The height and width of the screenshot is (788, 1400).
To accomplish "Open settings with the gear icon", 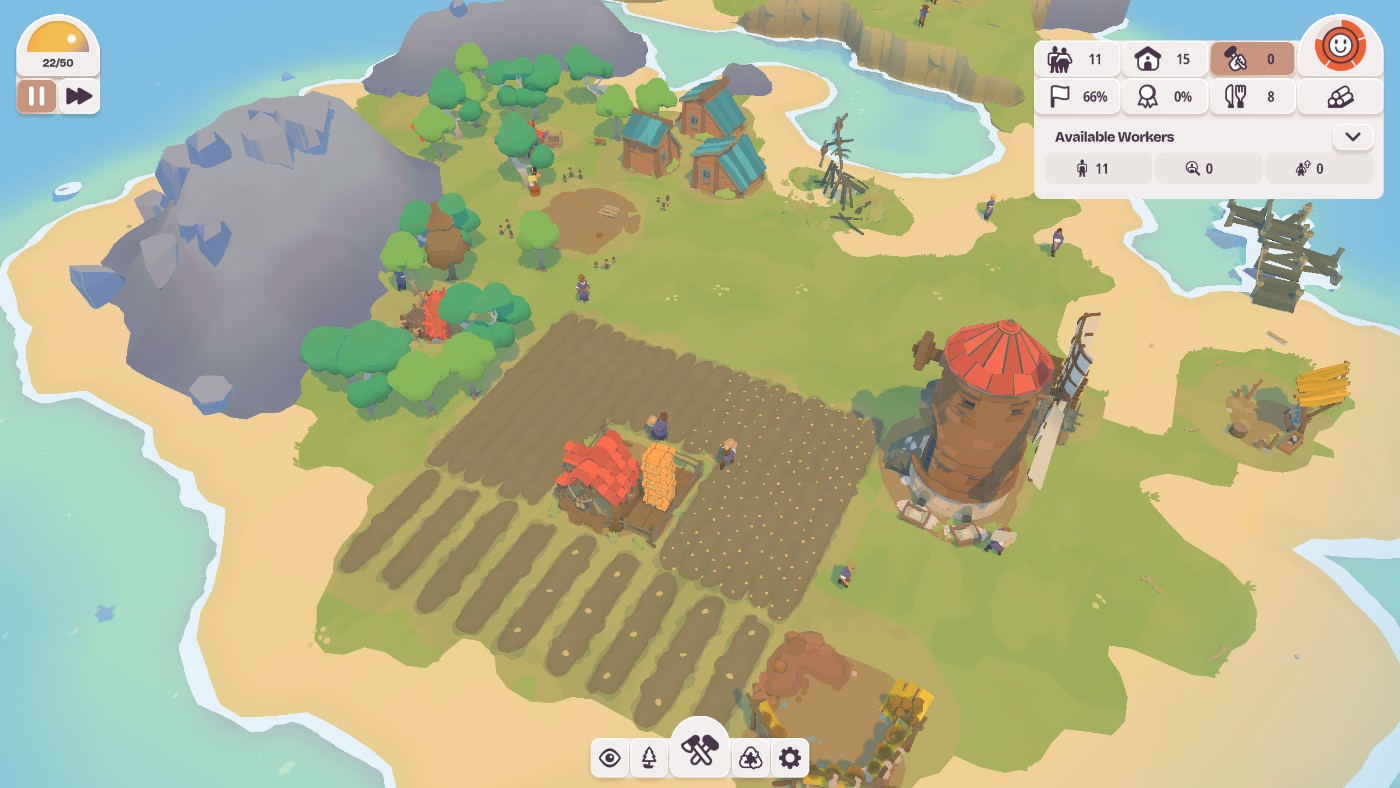I will (790, 758).
